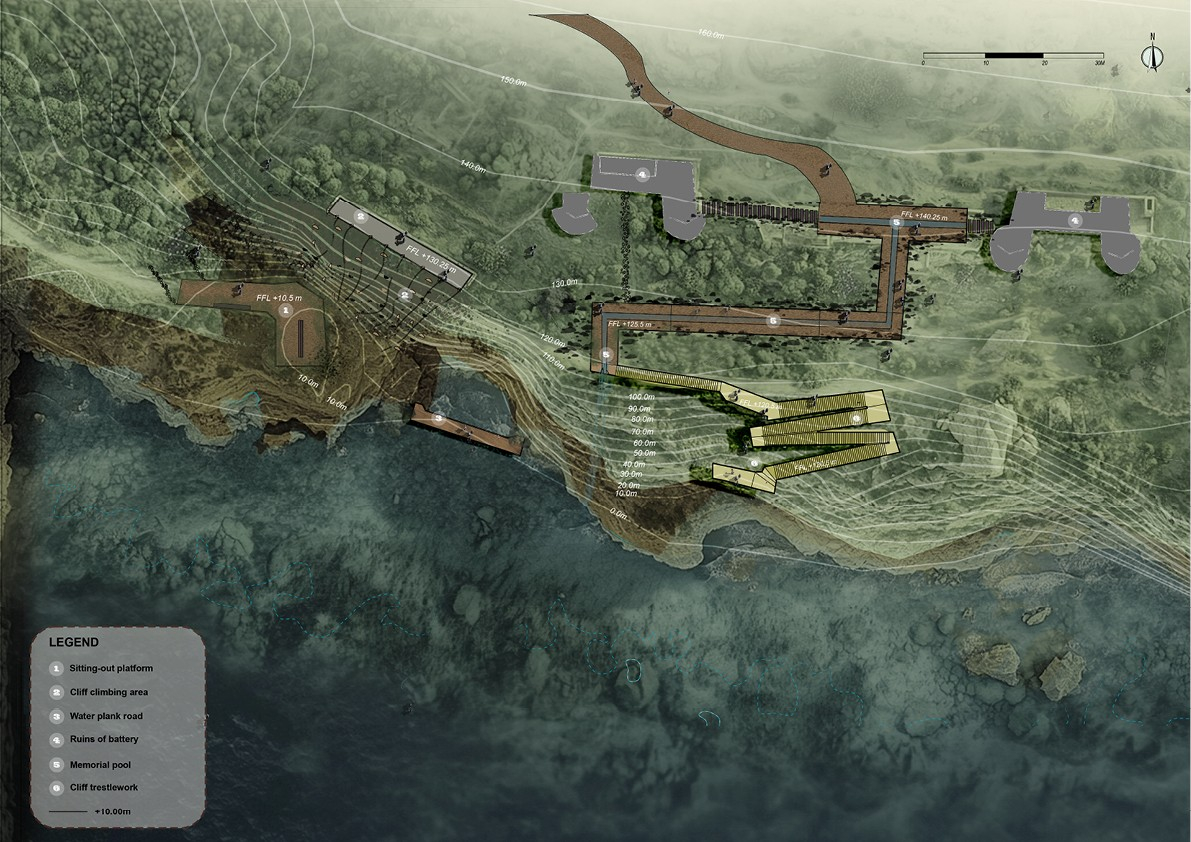The width and height of the screenshot is (1191, 842).
Task: Select the Sitting-out platform legend entry
Action: pyautogui.click(x=110, y=667)
